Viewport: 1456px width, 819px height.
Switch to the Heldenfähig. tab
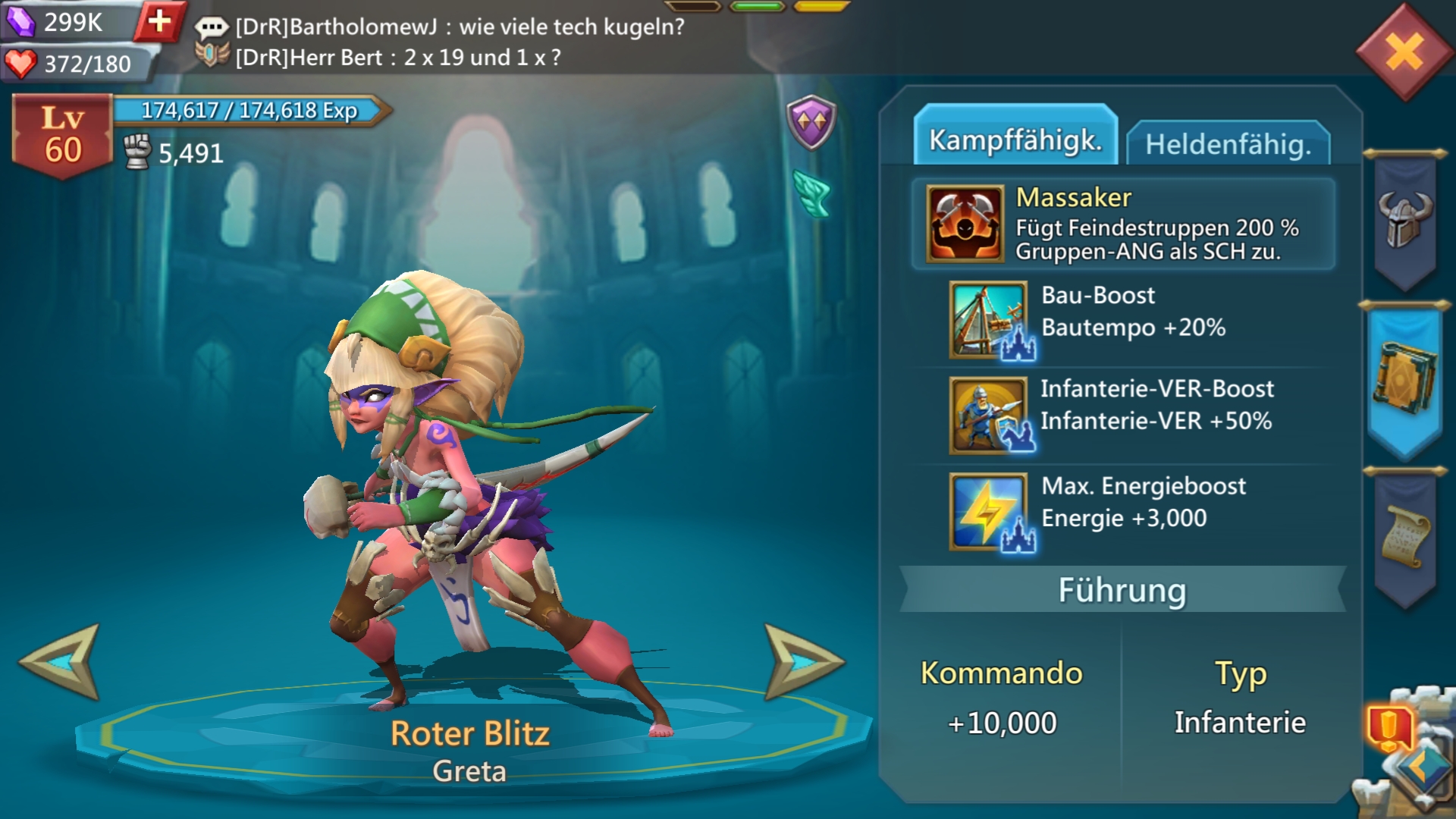[1228, 143]
